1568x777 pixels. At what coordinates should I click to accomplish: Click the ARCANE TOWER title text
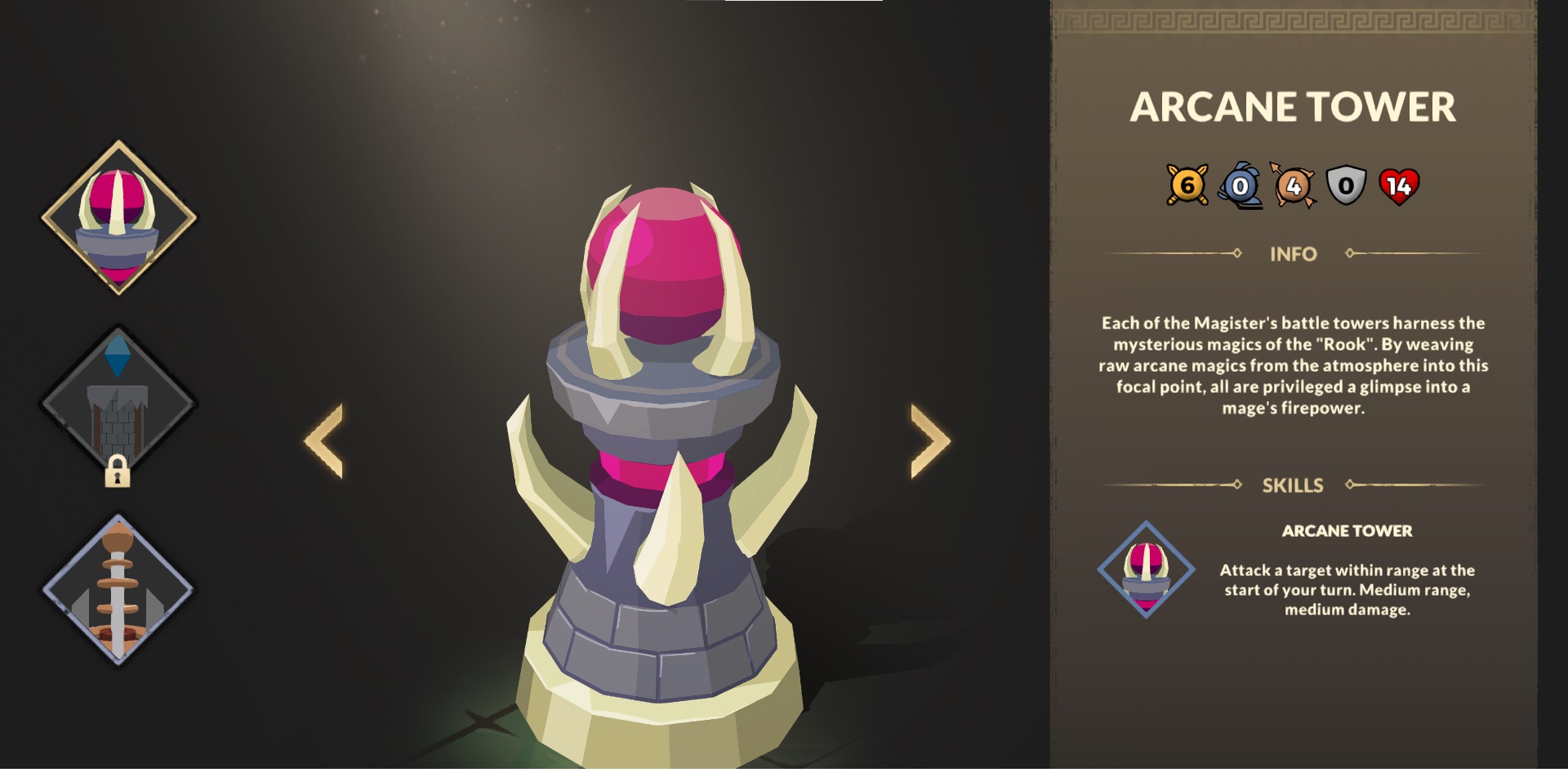coord(1294,105)
